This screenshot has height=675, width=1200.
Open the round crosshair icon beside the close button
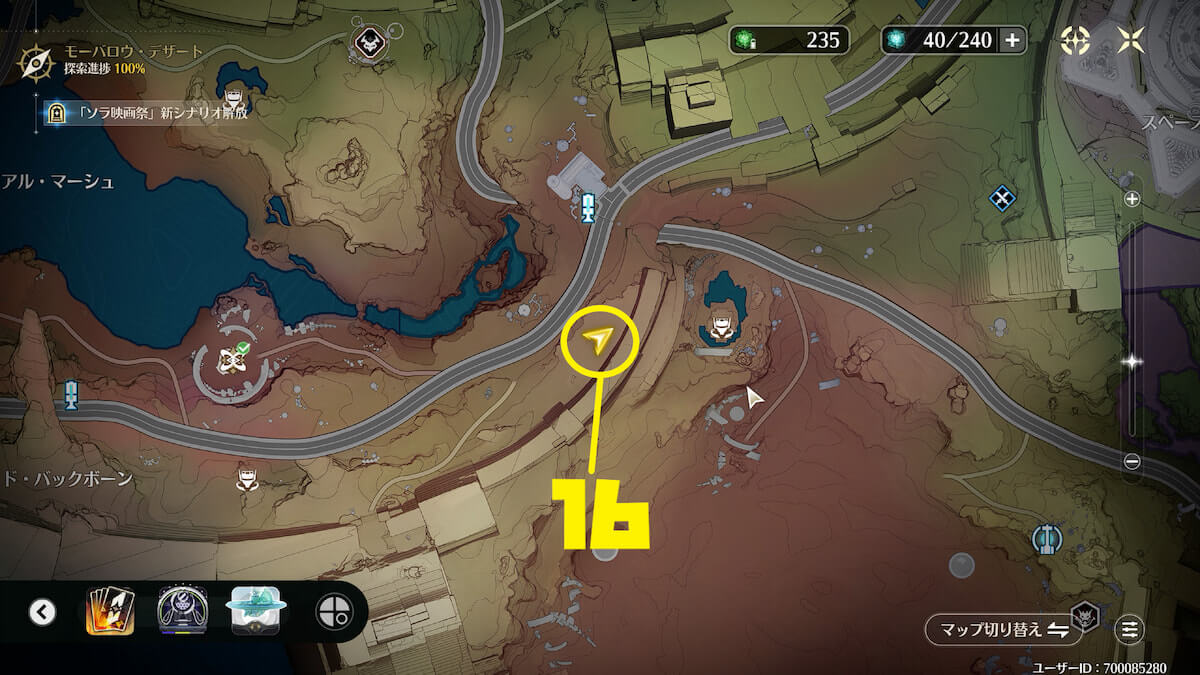(x=1076, y=40)
